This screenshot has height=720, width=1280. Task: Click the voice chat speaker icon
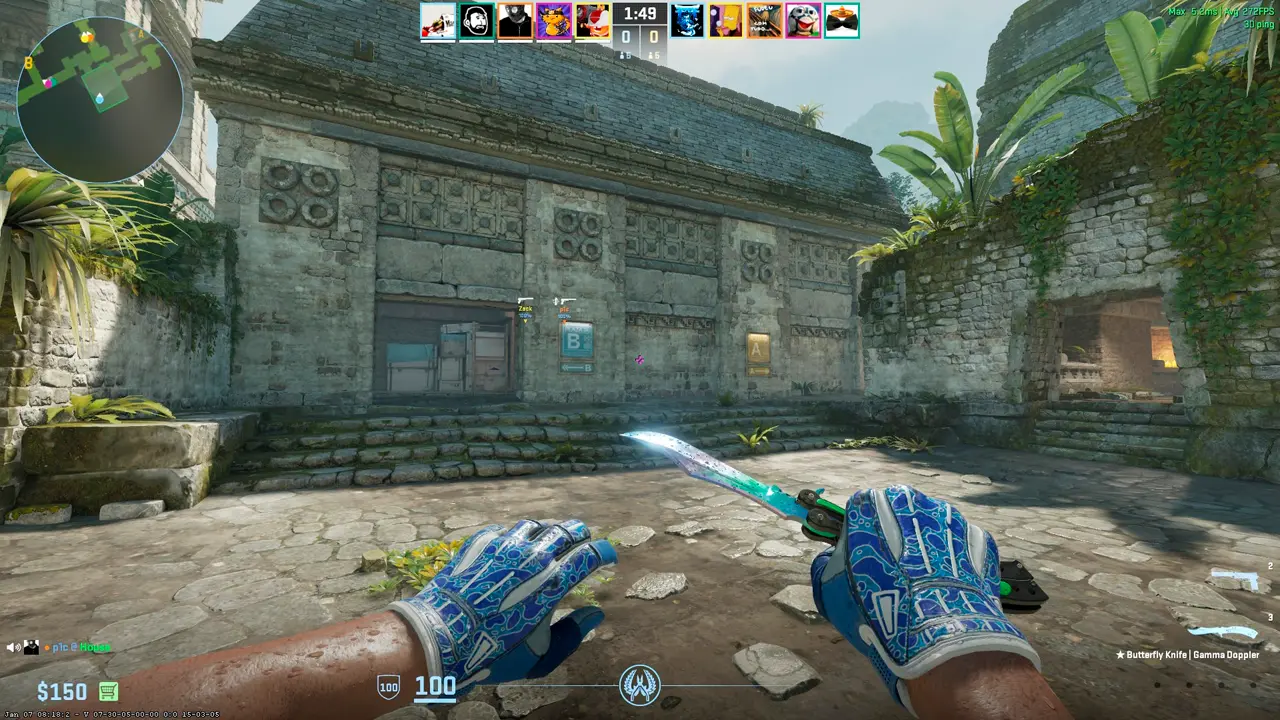tap(14, 647)
